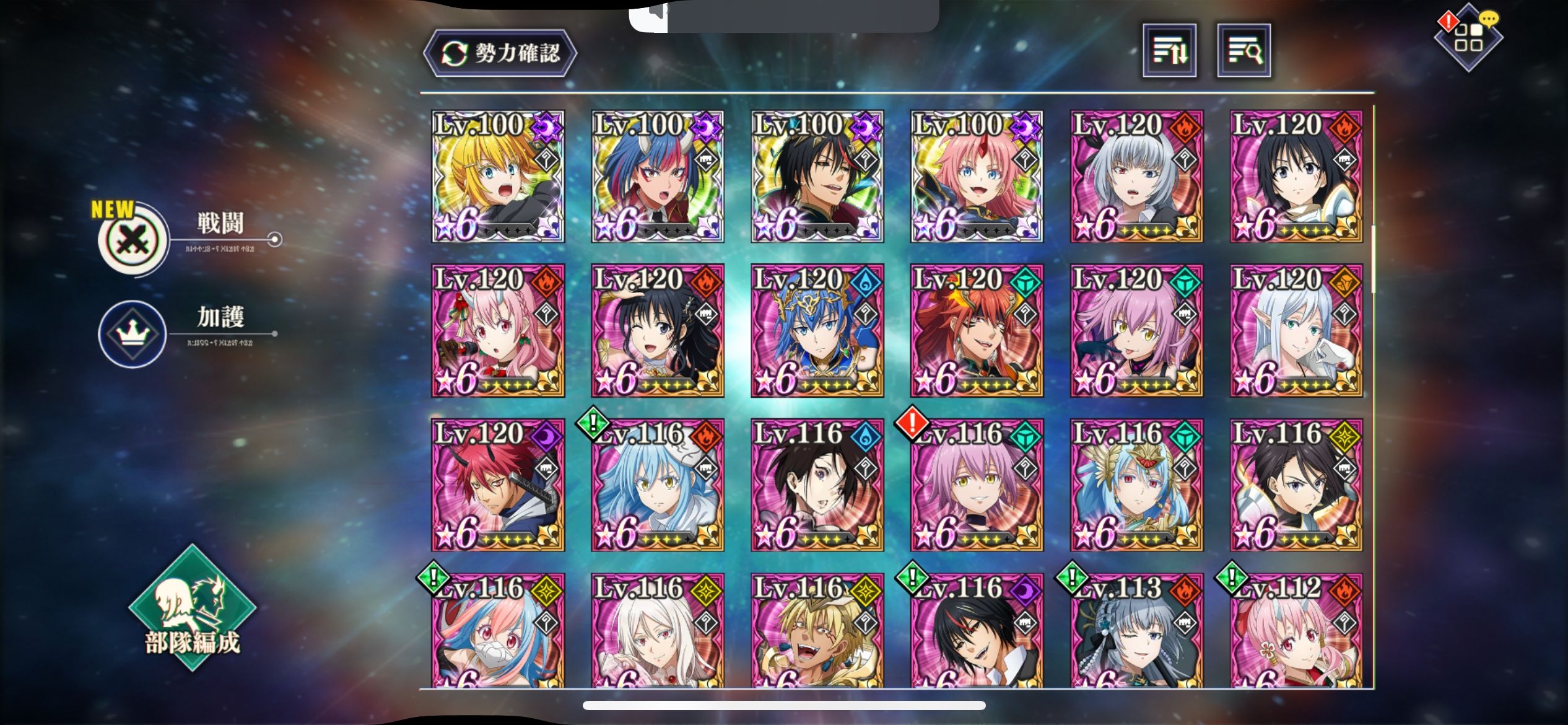Pick the Lv.120 orange-haired grinning character
1568x725 pixels.
point(977,330)
